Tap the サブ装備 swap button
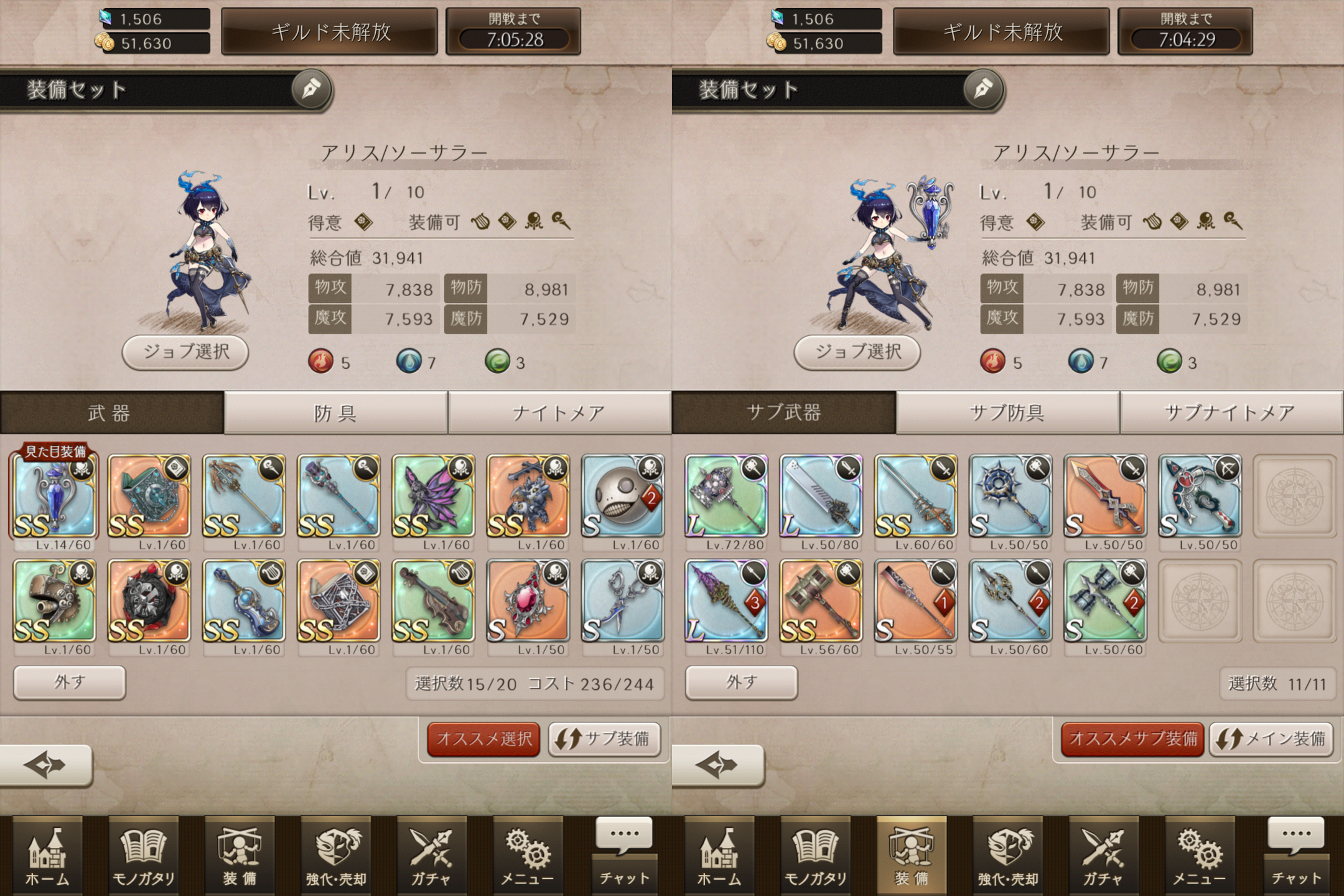The image size is (1344, 896). tap(604, 739)
